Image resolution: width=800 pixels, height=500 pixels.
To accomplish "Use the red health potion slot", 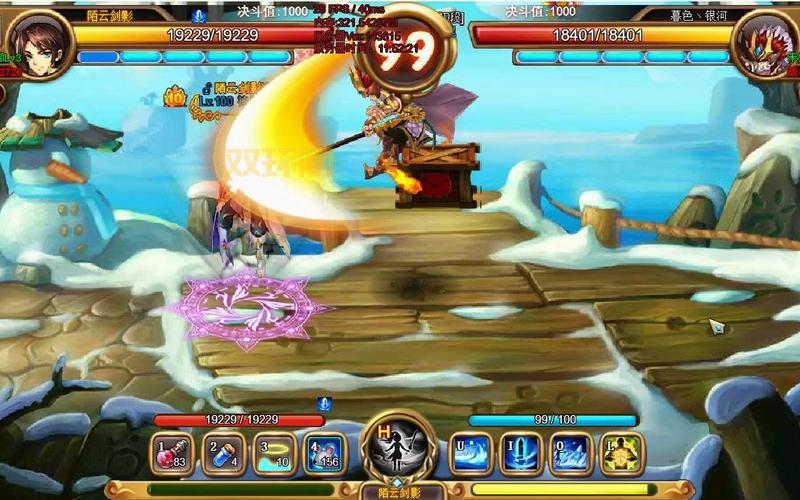I will 173,453.
